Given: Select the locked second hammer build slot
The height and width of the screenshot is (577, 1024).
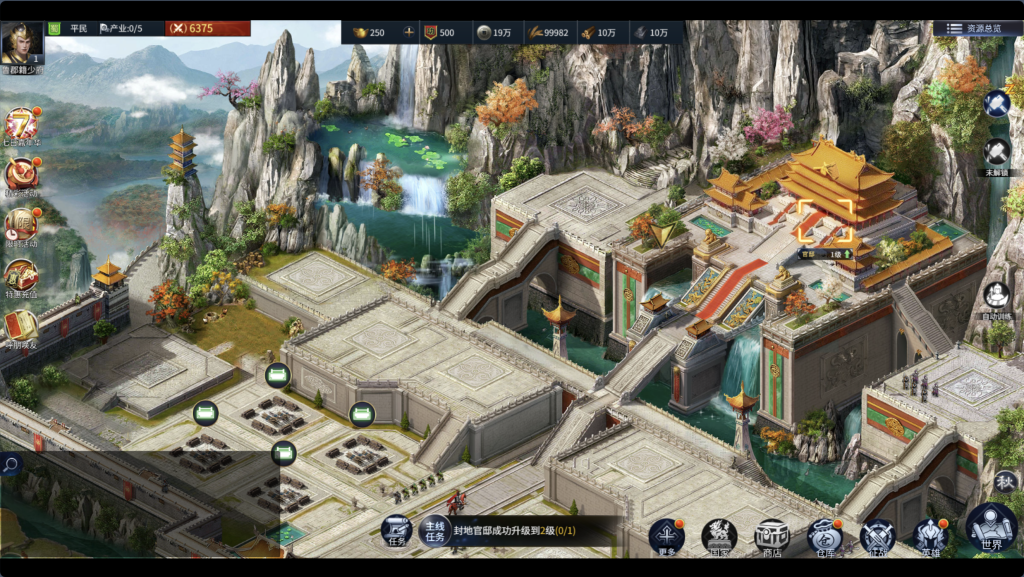Looking at the screenshot, I should (x=997, y=152).
